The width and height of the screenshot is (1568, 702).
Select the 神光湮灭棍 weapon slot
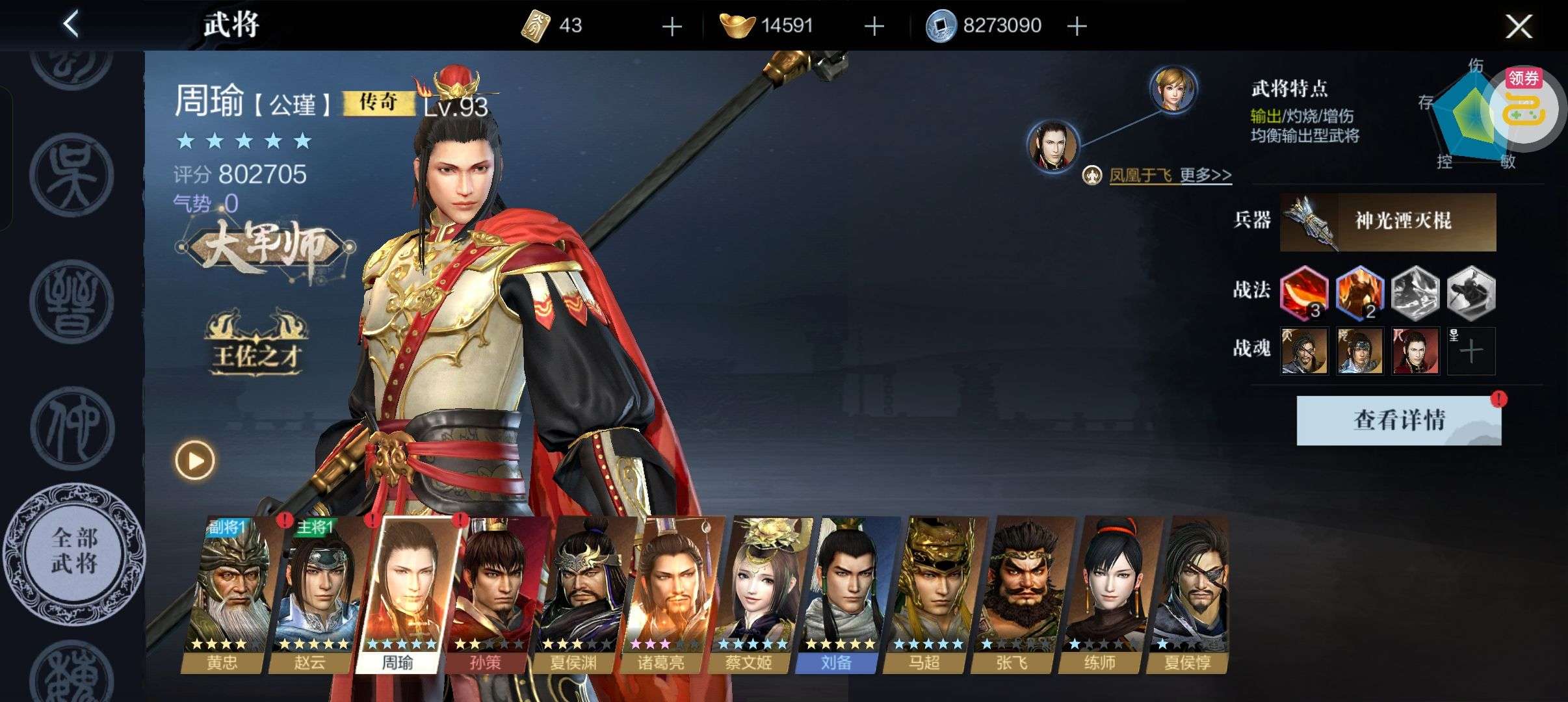[1387, 222]
